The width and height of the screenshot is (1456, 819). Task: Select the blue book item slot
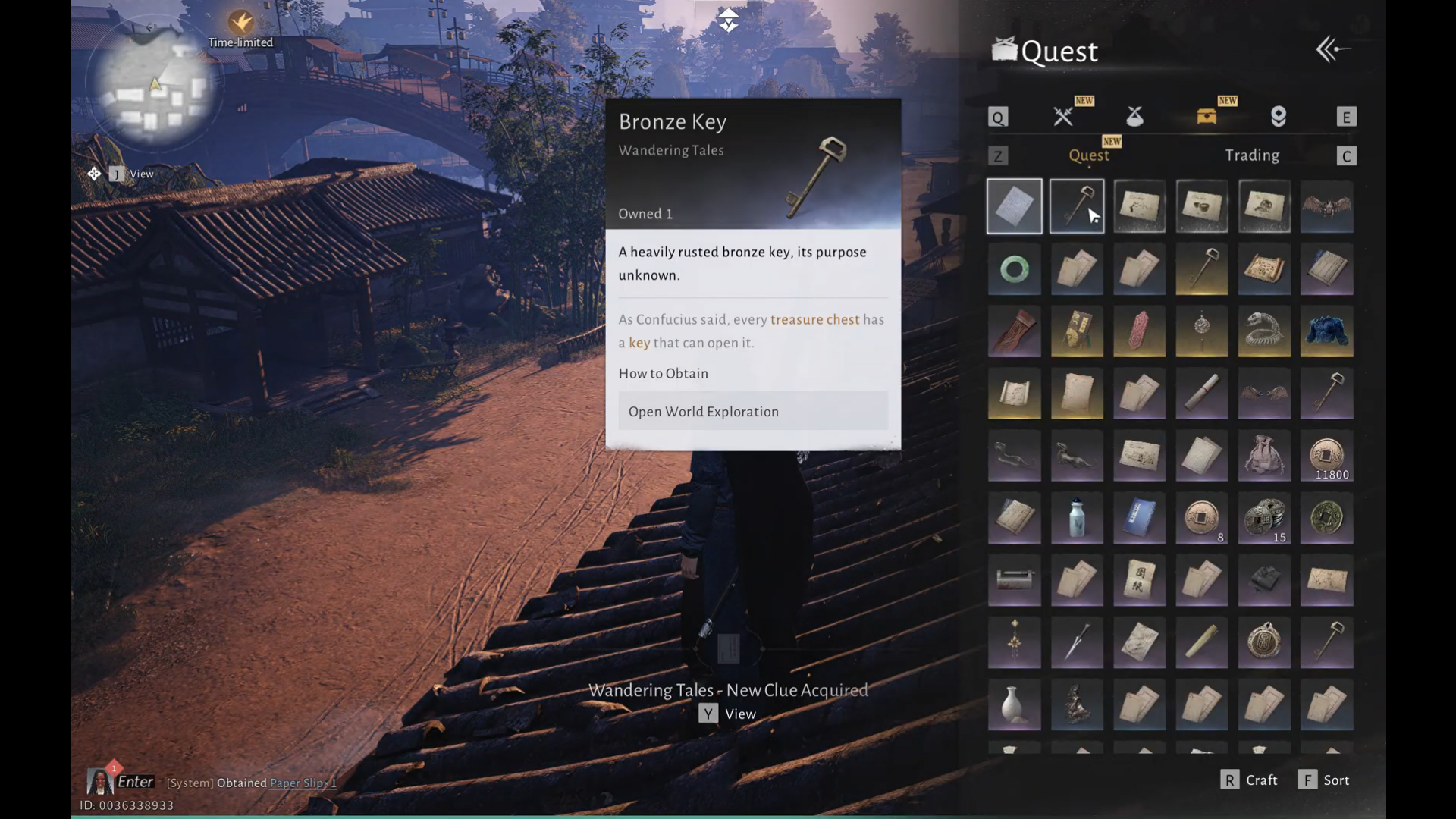(x=1139, y=519)
